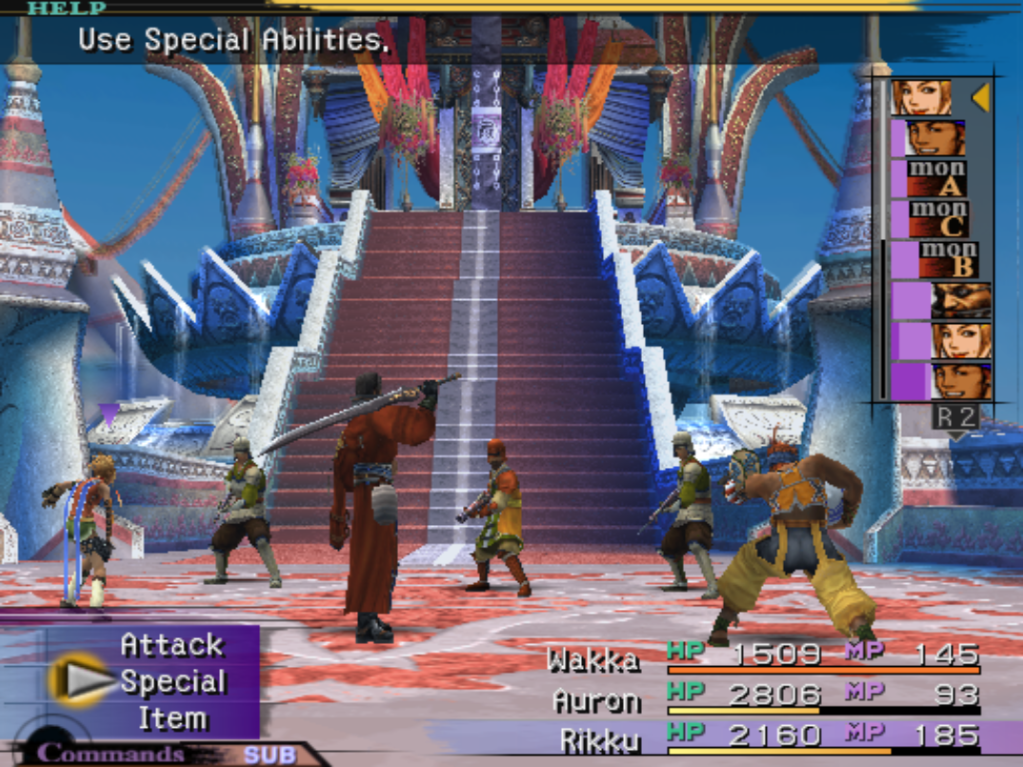The width and height of the screenshot is (1023, 767).
Task: Select Wakka's name in the party status
Action: (x=593, y=659)
